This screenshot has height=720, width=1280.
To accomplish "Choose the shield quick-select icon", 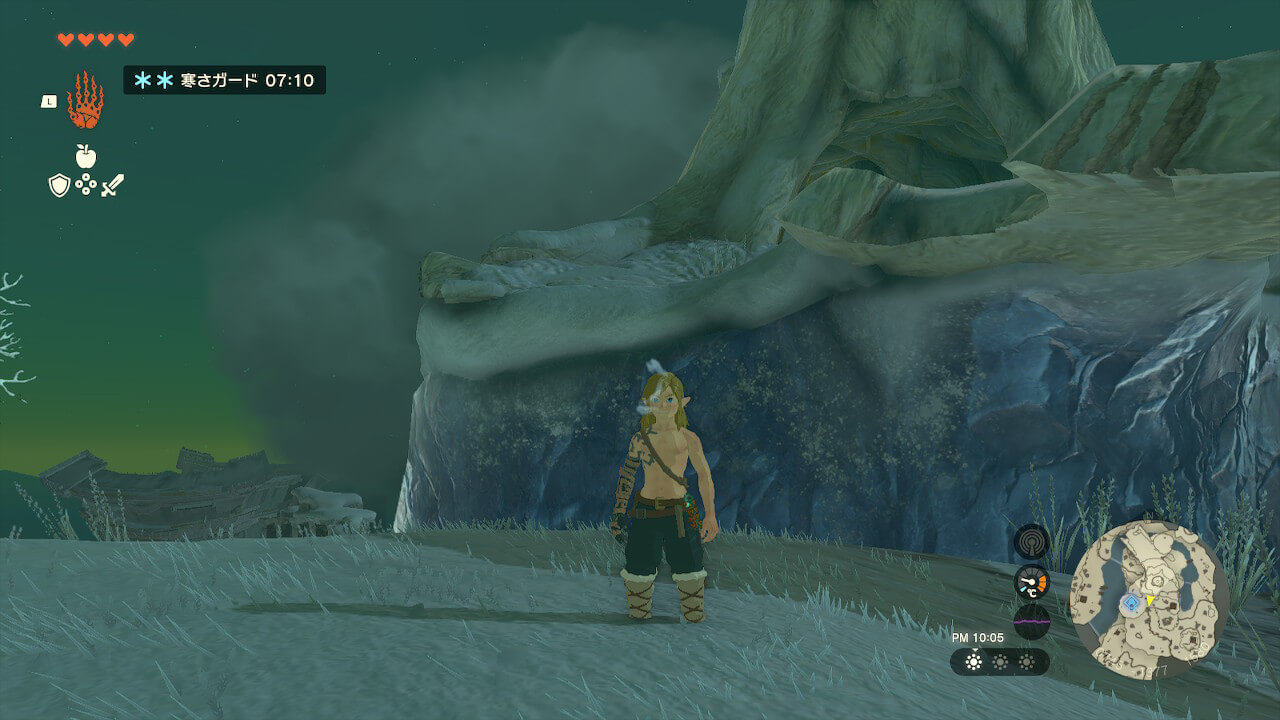I will click(59, 185).
